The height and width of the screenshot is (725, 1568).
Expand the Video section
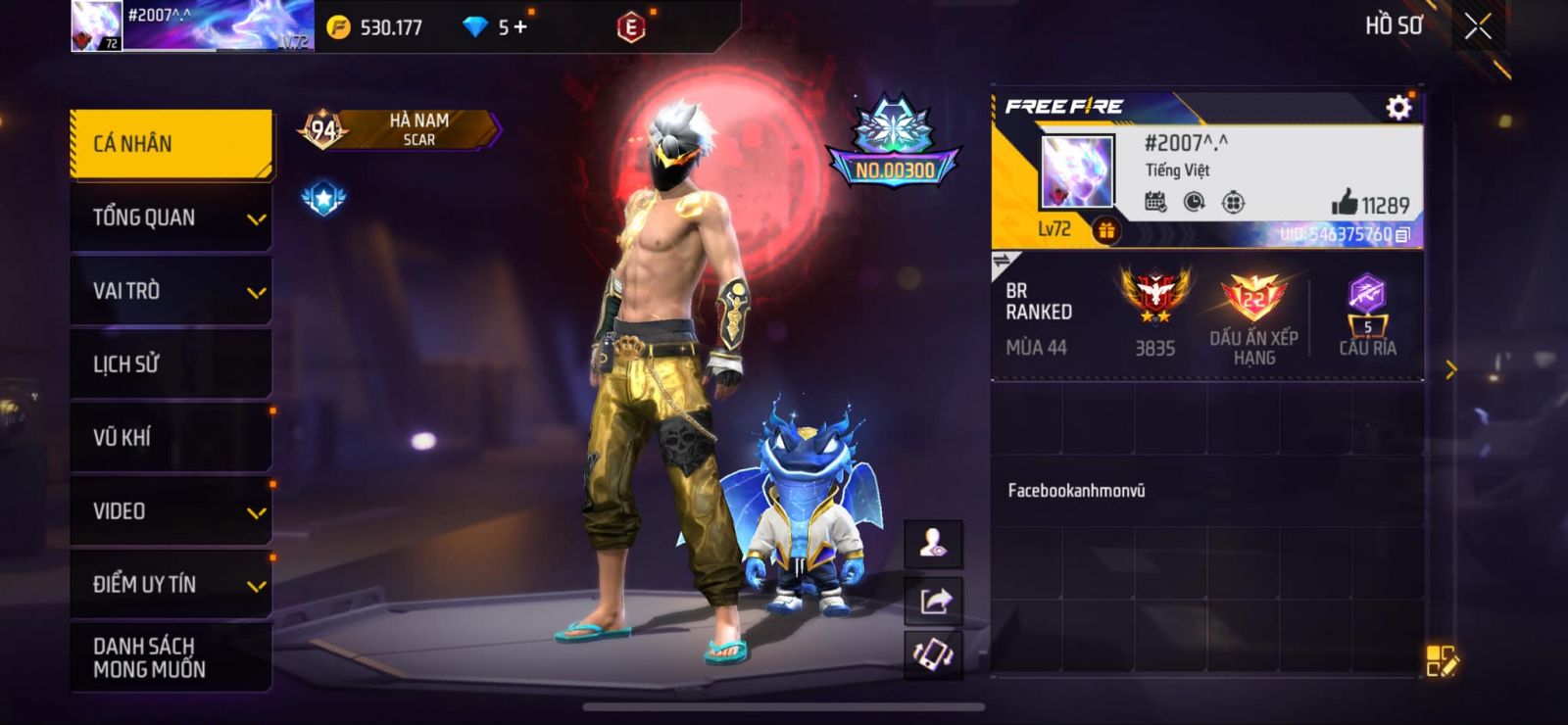171,511
